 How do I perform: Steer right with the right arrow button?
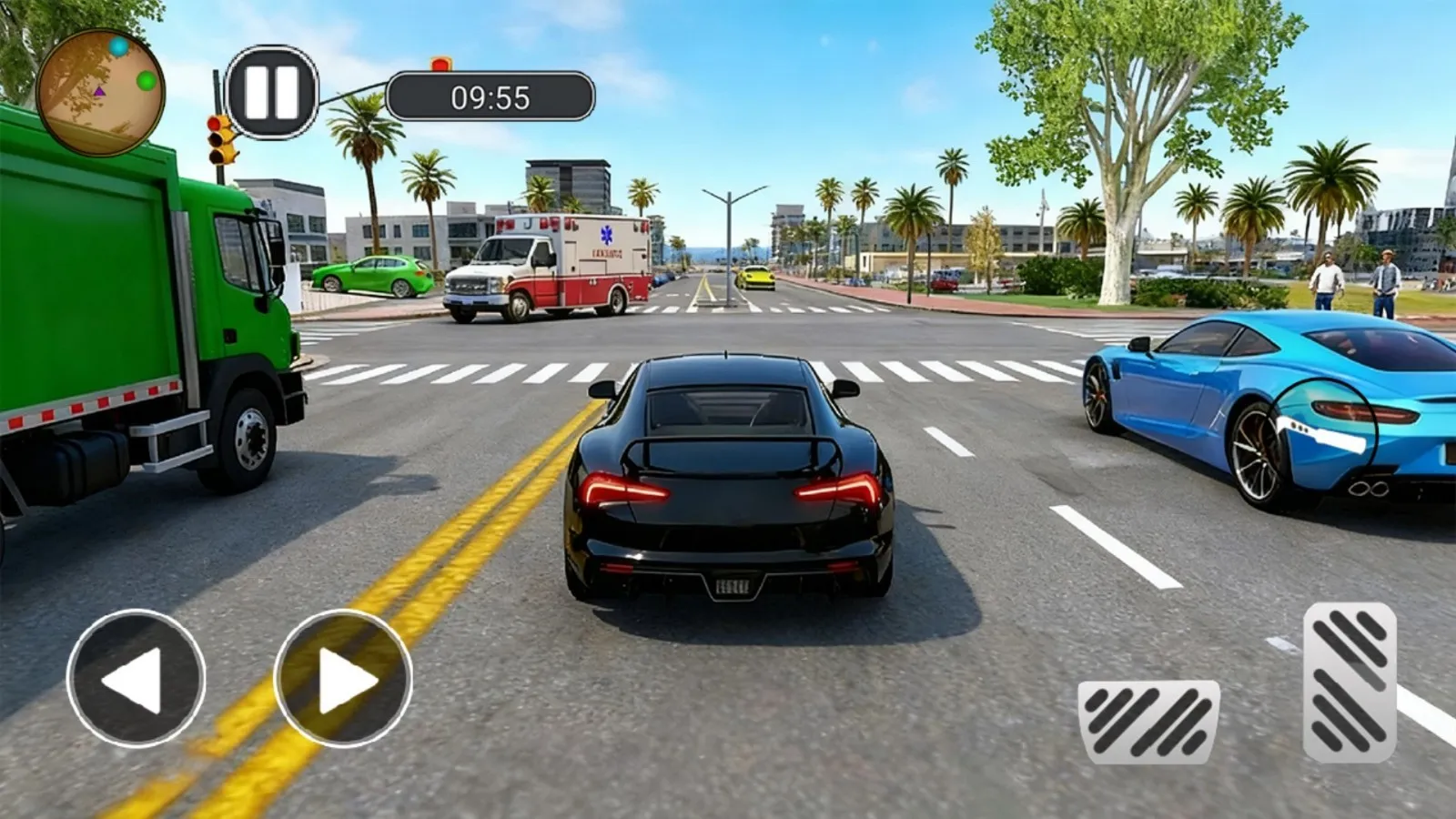click(343, 679)
